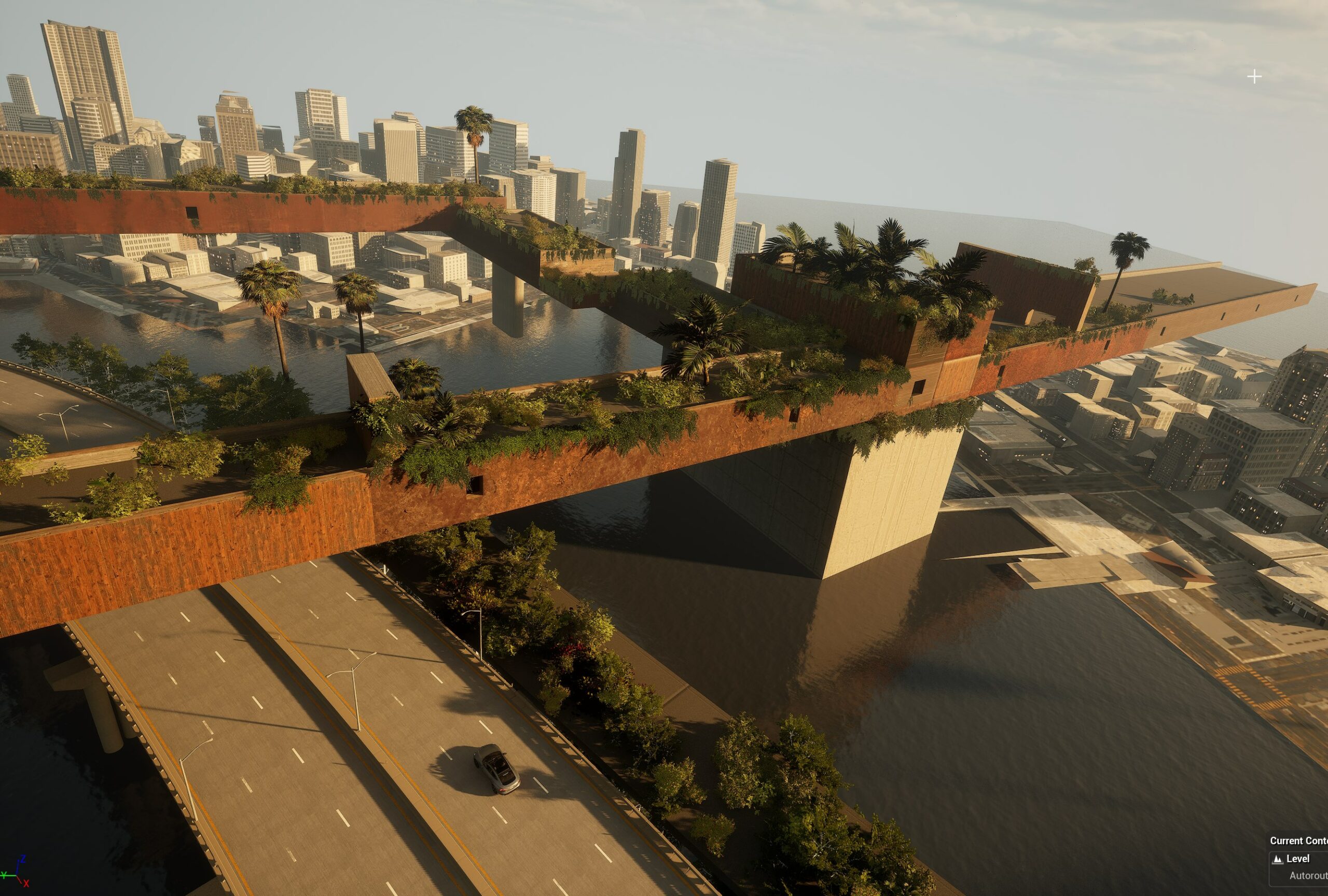The image size is (1328, 896).
Task: Open the Level entry under Current Context
Action: (1298, 859)
